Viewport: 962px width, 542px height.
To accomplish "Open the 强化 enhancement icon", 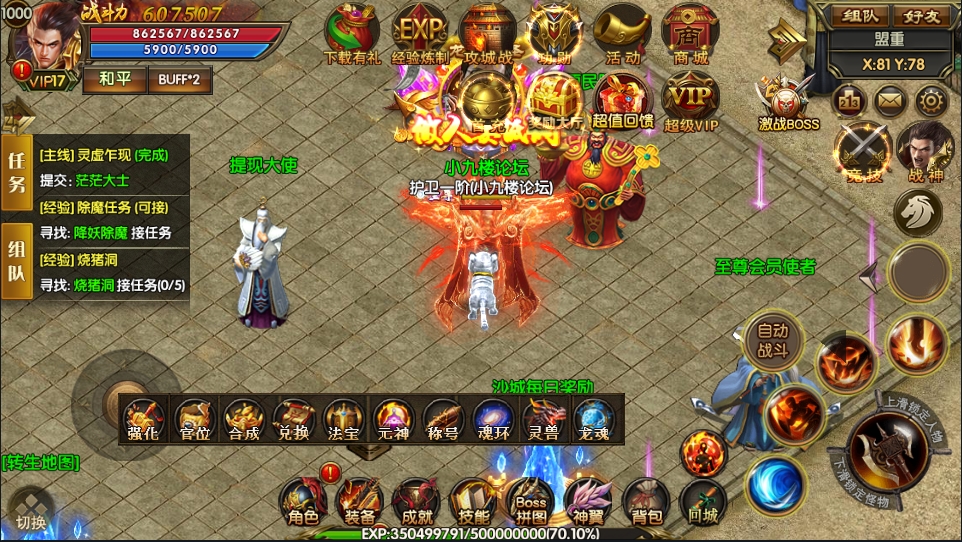I will coord(144,418).
